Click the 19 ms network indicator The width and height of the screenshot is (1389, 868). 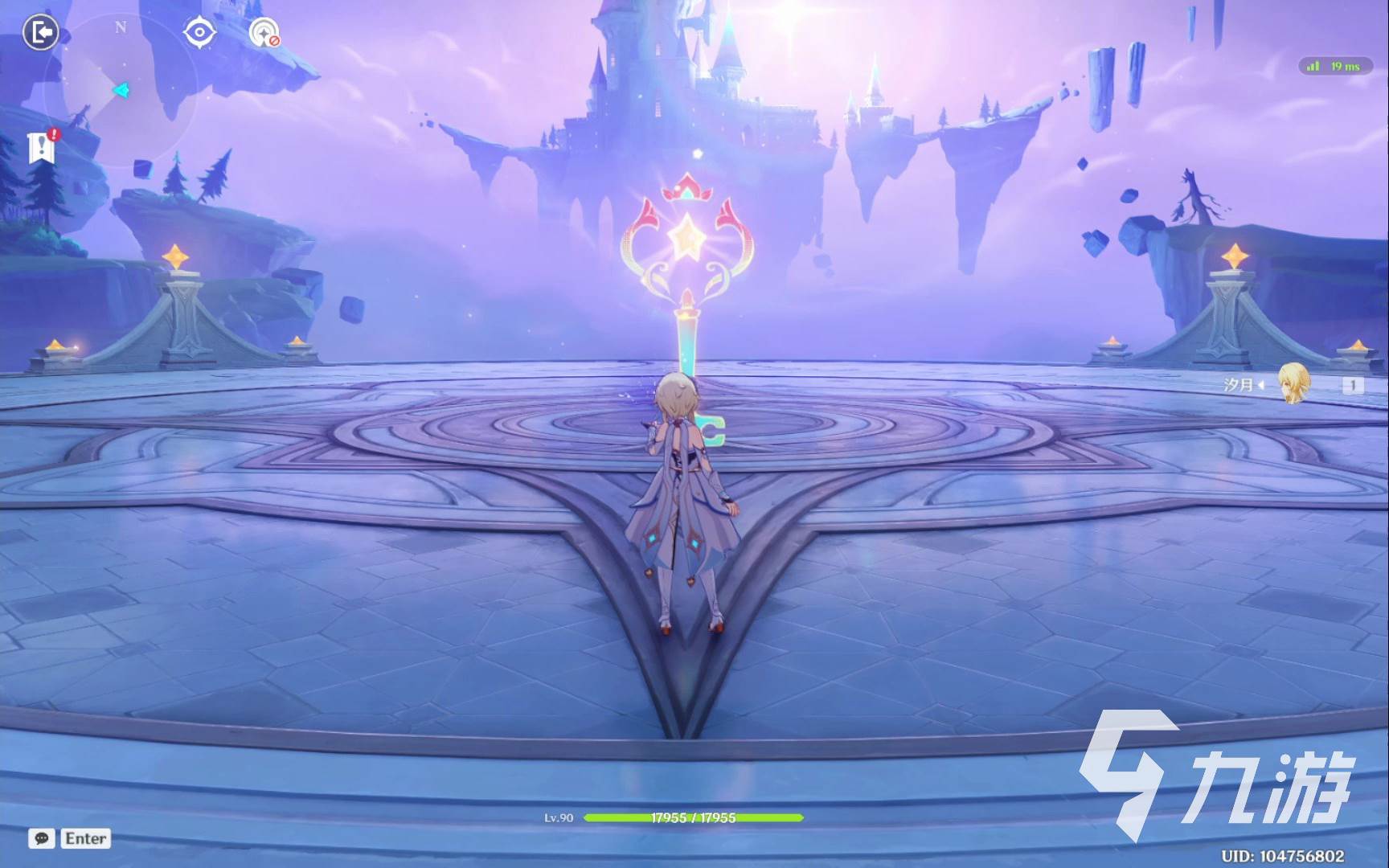coord(1335,66)
